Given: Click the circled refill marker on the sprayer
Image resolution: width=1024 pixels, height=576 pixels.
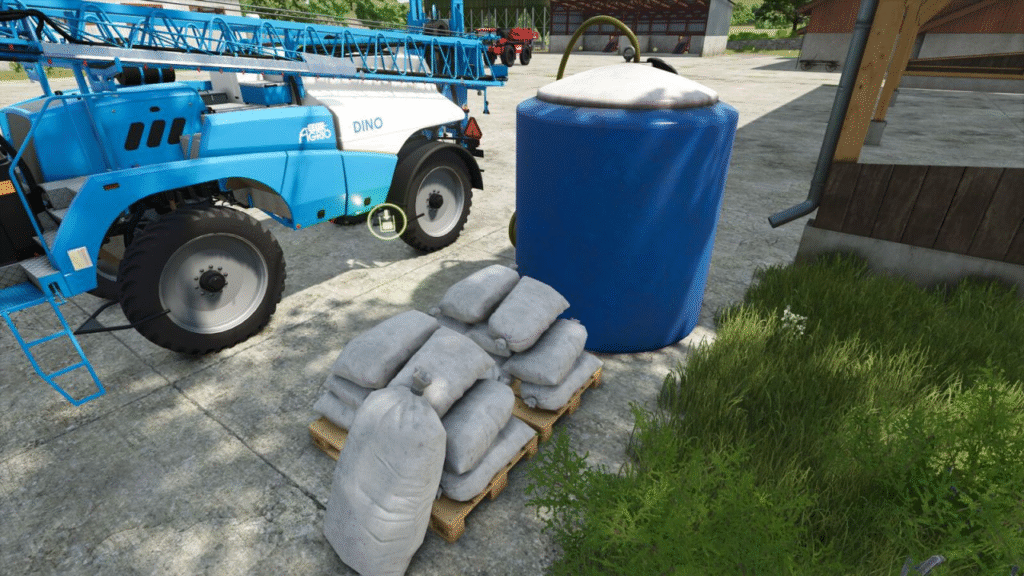Looking at the screenshot, I should click(x=386, y=221).
